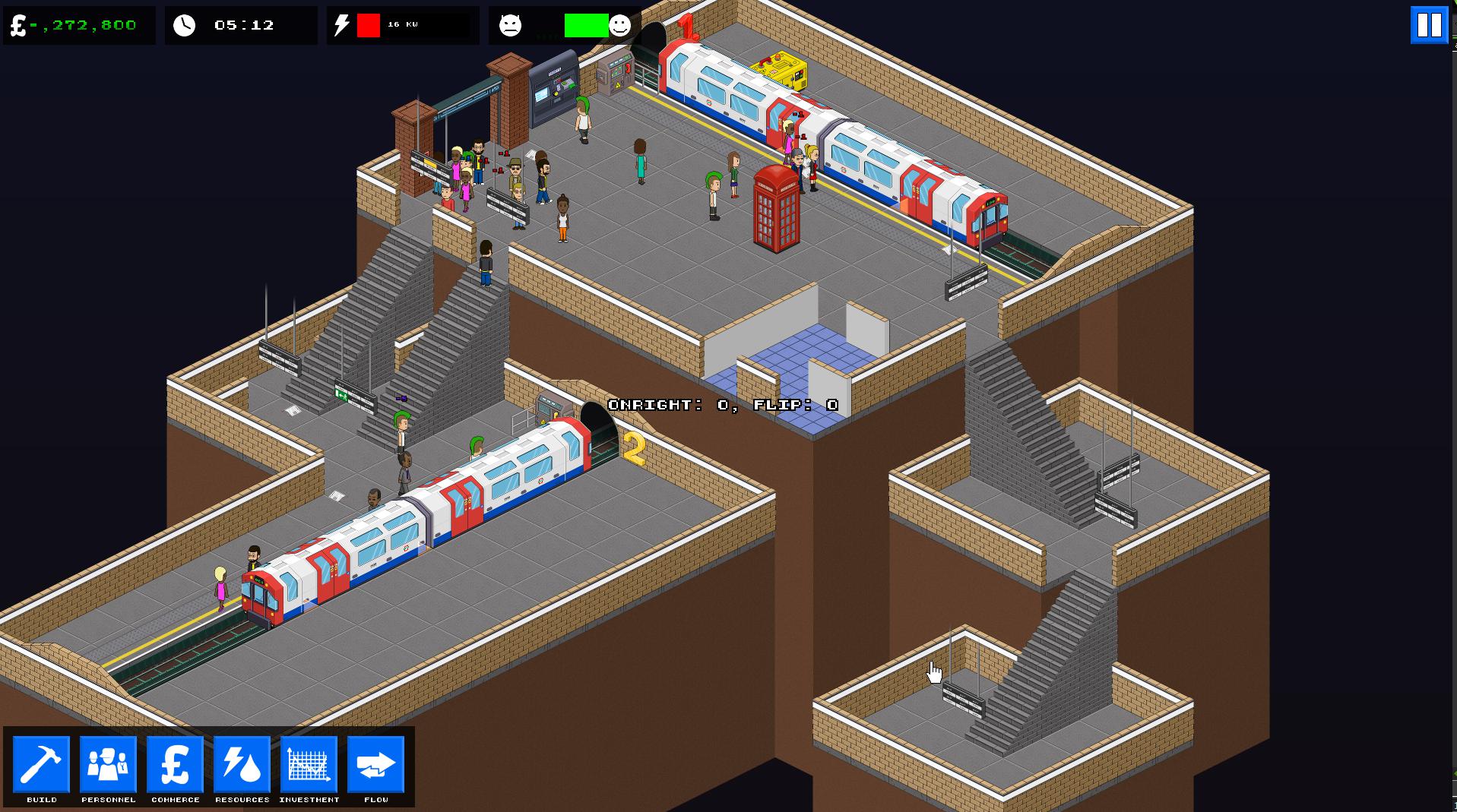Click the unhappy face on the satisfaction meter
Image resolution: width=1457 pixels, height=812 pixels.
pos(512,25)
